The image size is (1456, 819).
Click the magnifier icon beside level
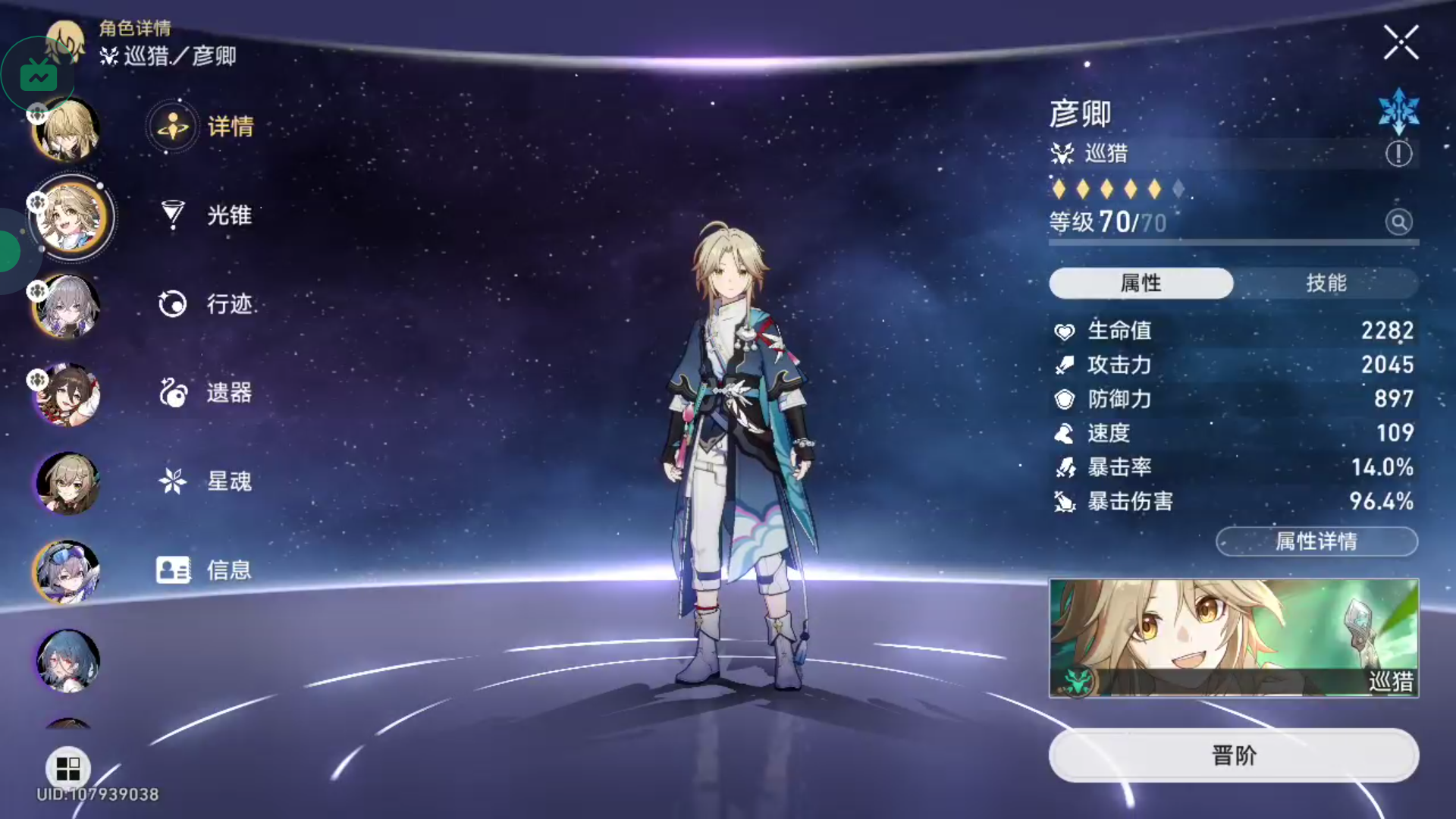click(1398, 222)
